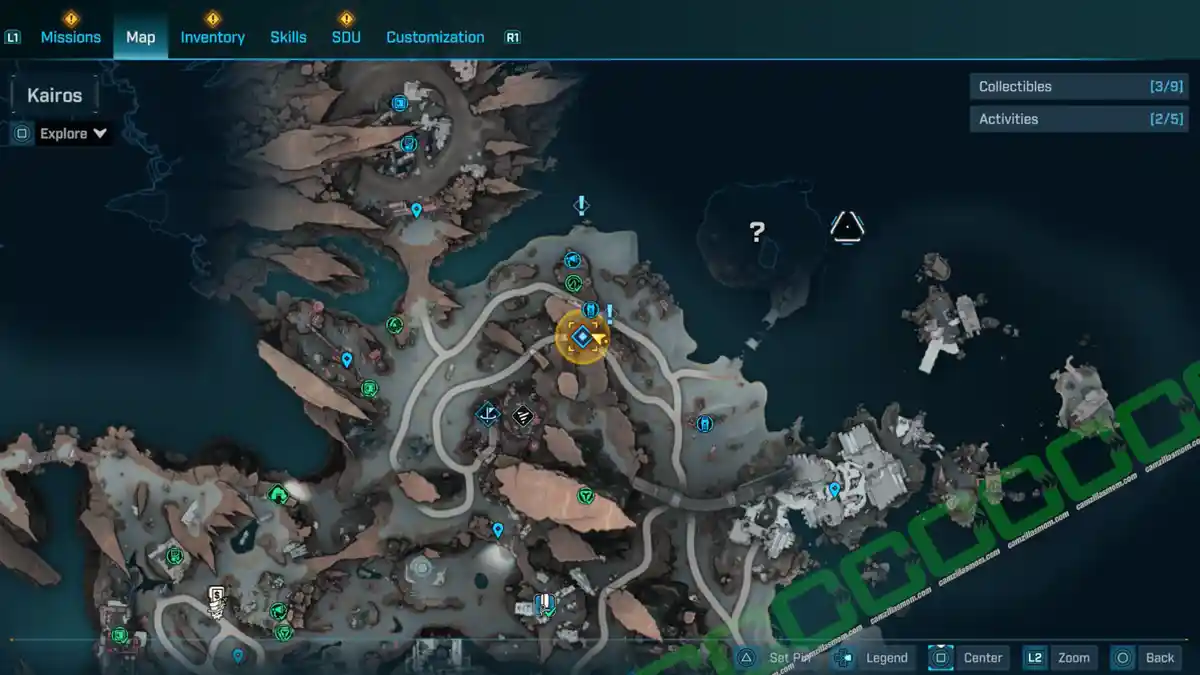
Task: Switch to the Missions tab
Action: pos(70,37)
